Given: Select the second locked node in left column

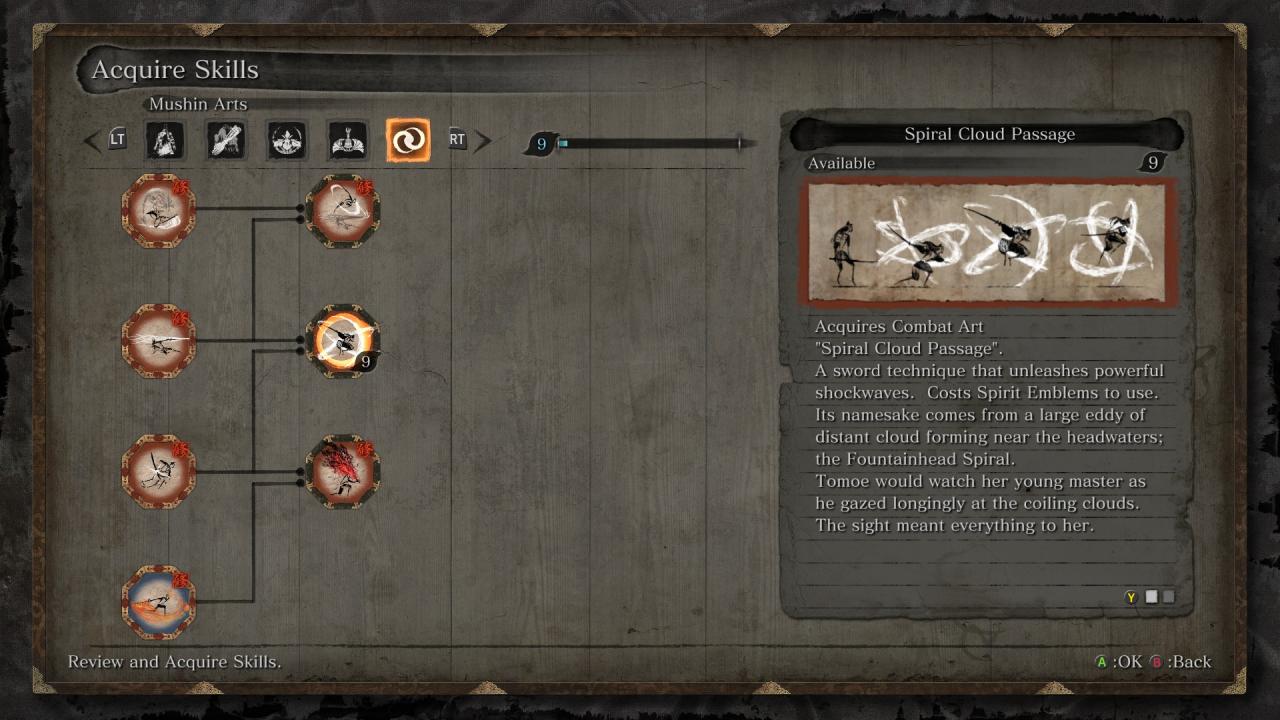Looking at the screenshot, I should (158, 343).
